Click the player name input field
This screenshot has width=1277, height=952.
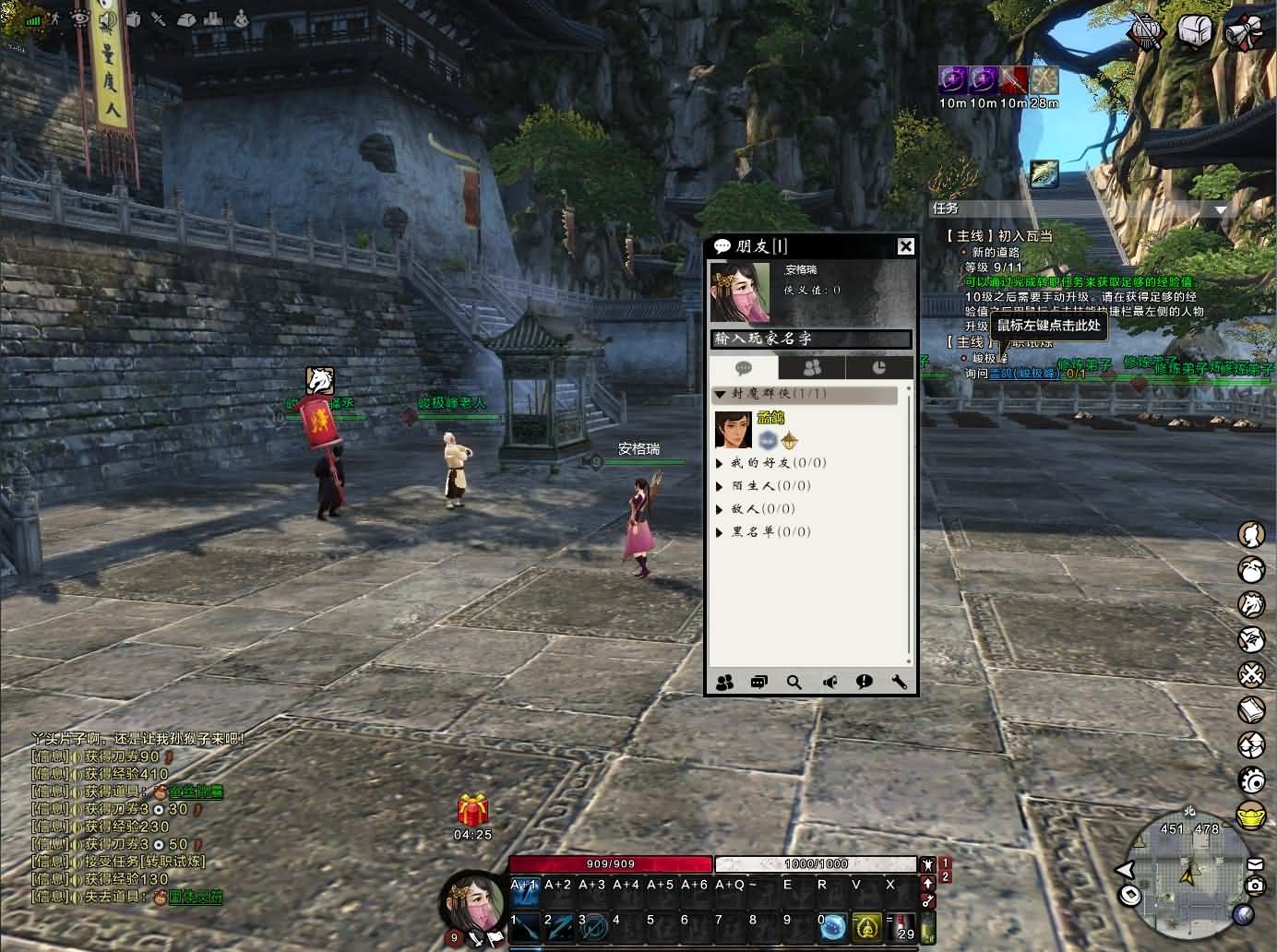811,339
